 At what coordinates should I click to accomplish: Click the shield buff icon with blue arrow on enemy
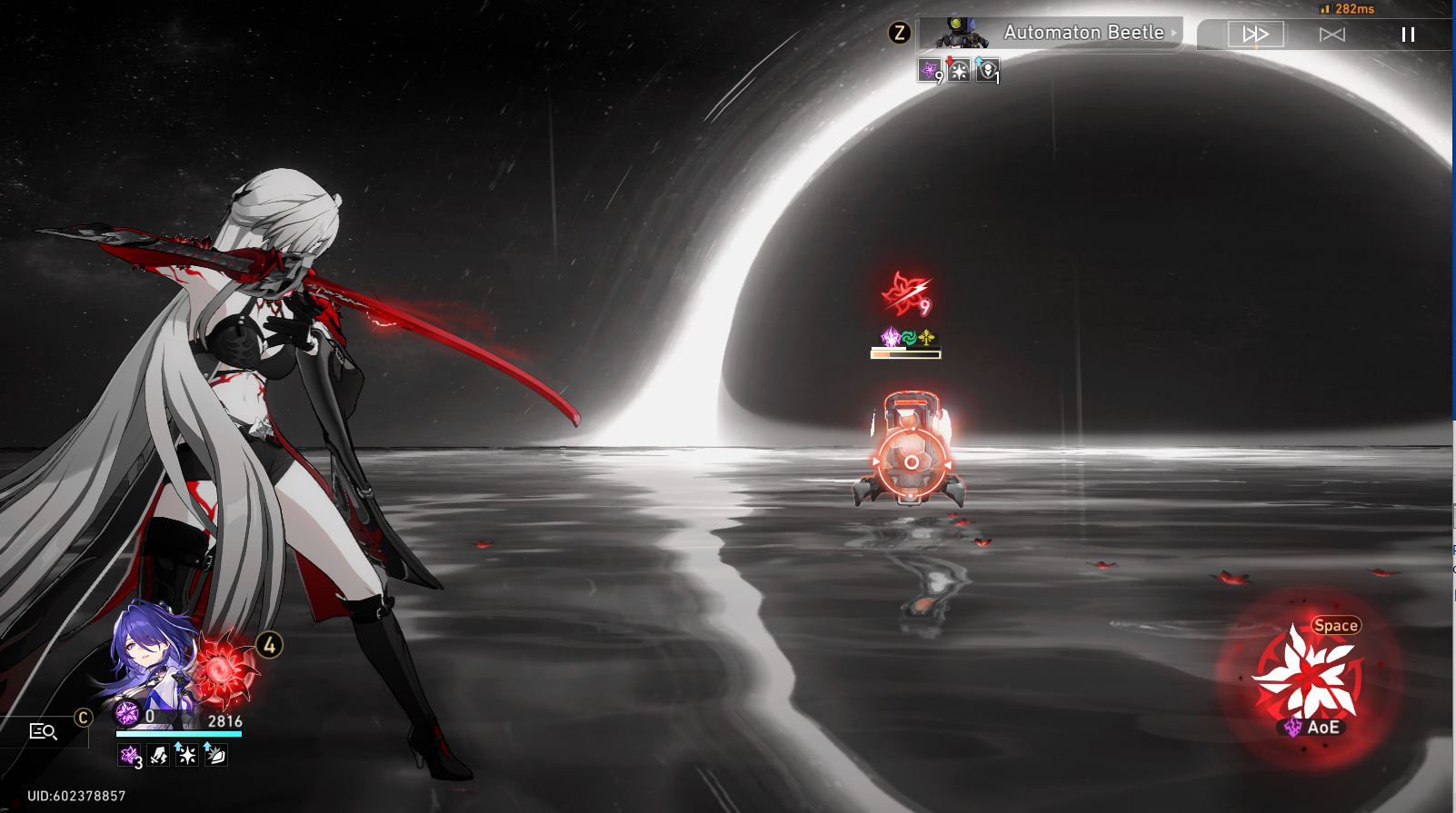[988, 69]
